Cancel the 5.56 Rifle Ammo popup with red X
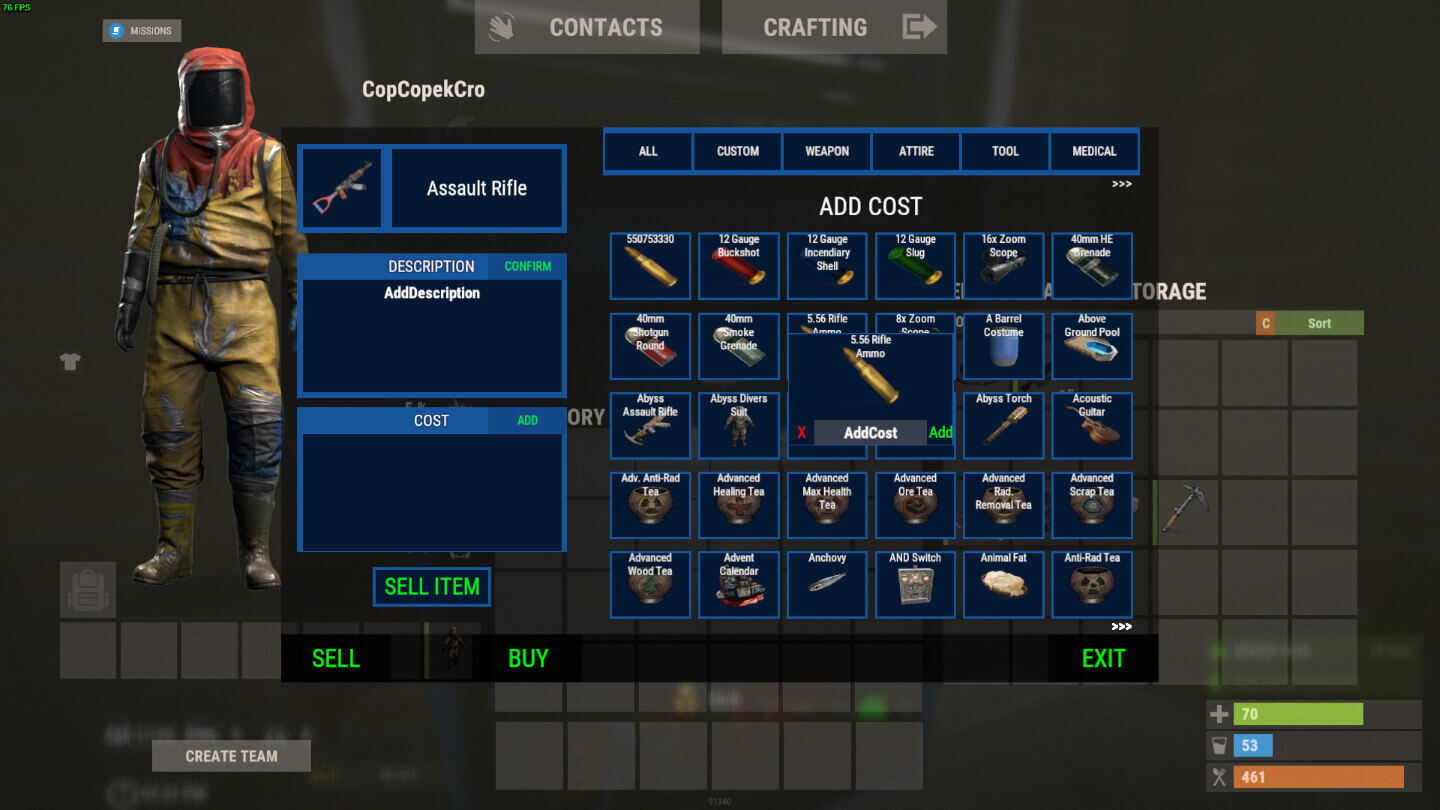Screen dimensions: 1440x810 pos(801,433)
